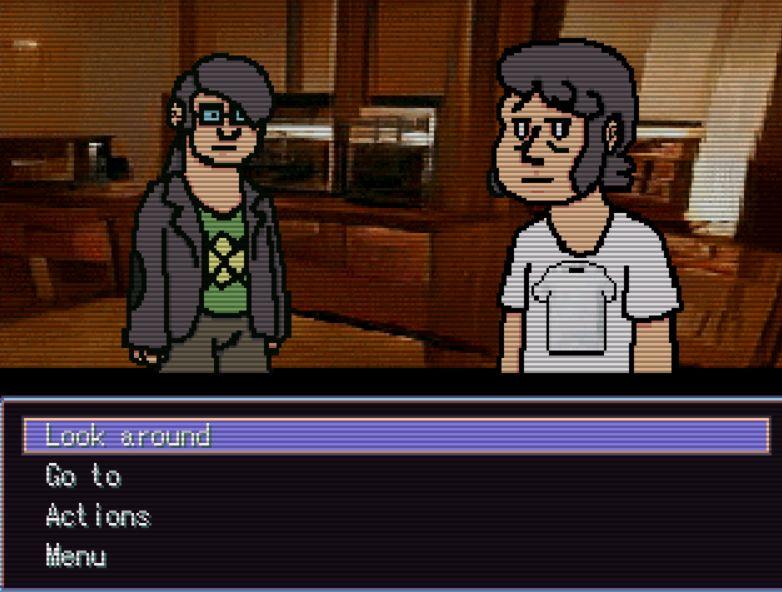Open the Menu entry
Image resolution: width=782 pixels, height=592 pixels.
click(76, 556)
